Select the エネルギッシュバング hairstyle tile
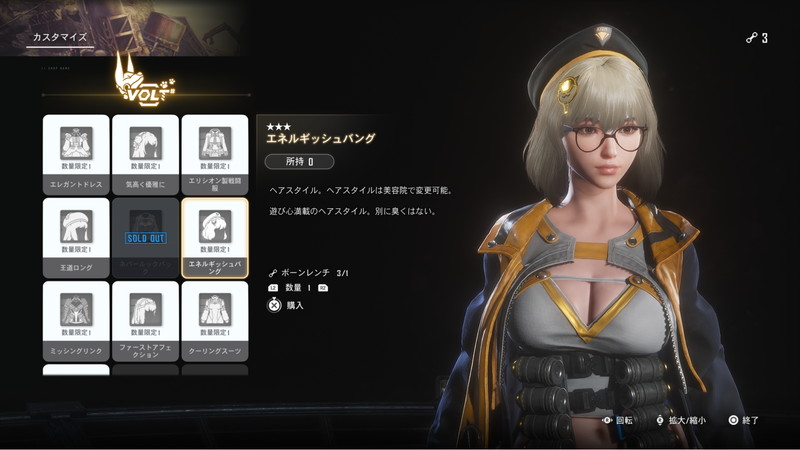Screen dimensions: 800x450 tap(215, 237)
